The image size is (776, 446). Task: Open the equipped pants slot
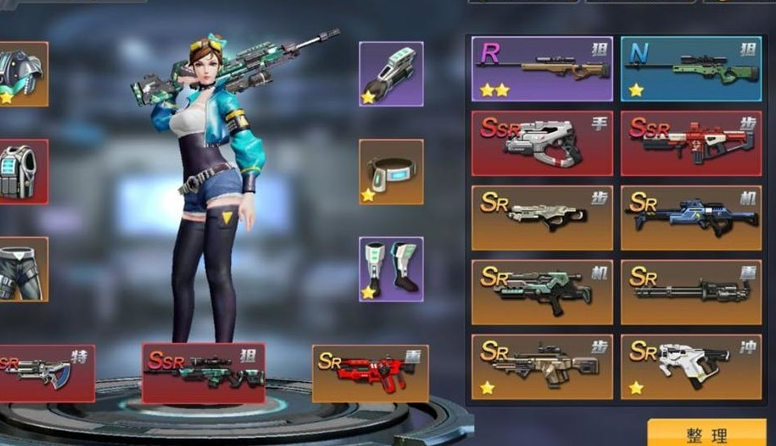click(22, 269)
